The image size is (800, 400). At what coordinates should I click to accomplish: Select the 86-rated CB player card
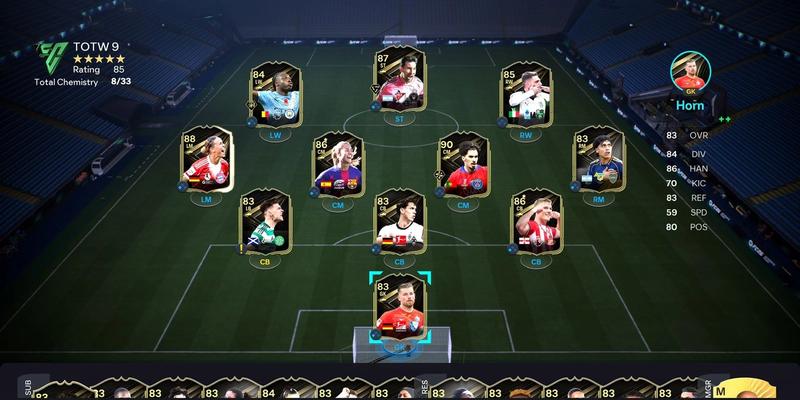[537, 223]
